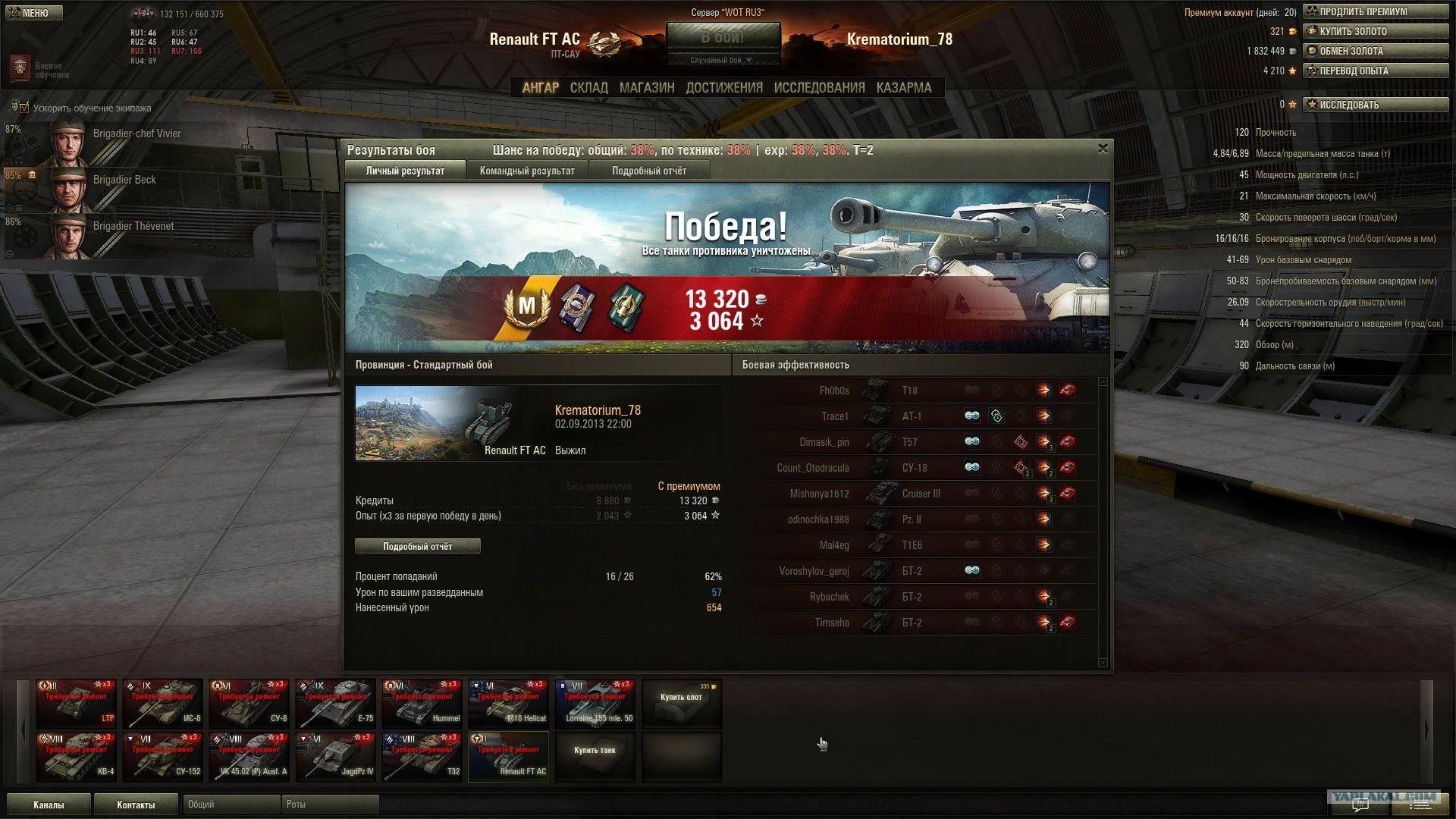Open the МЕНЮ button
The image size is (1456, 819).
point(33,13)
